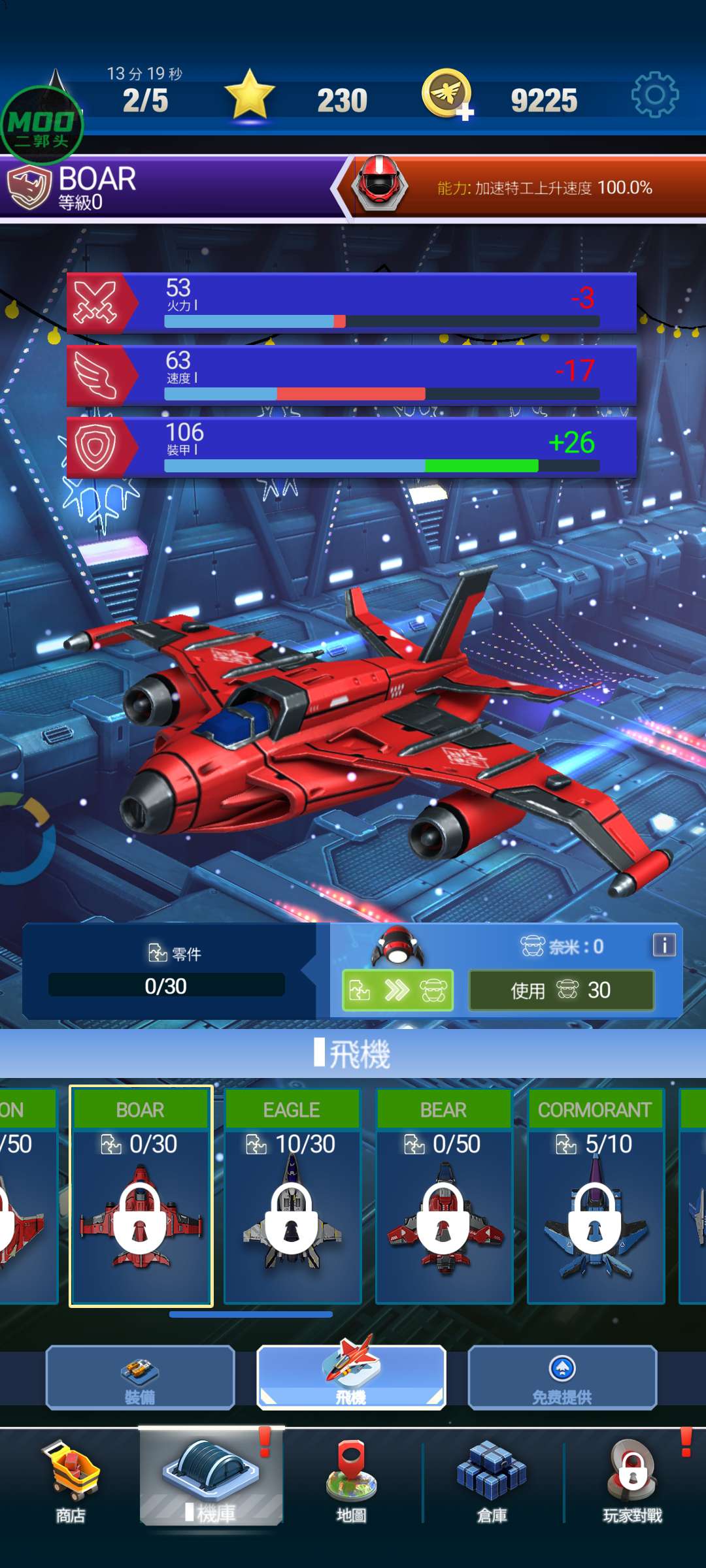Select the BOAR aircraft card
Image resolution: width=706 pixels, height=1568 pixels.
tap(141, 1196)
